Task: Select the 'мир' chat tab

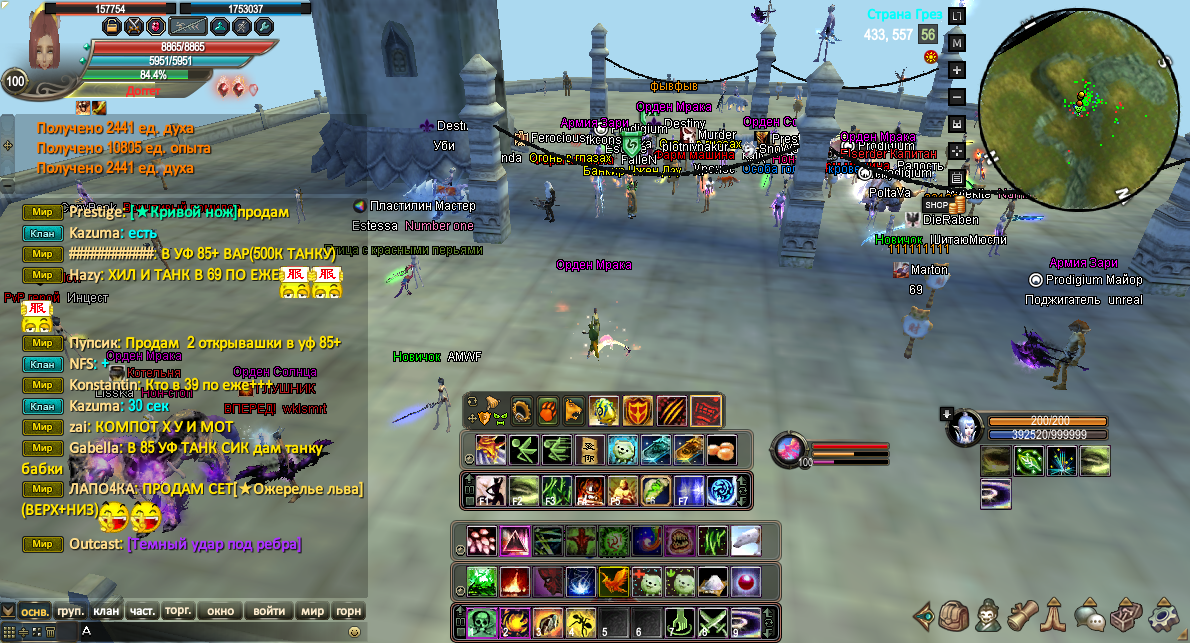Action: [x=313, y=611]
